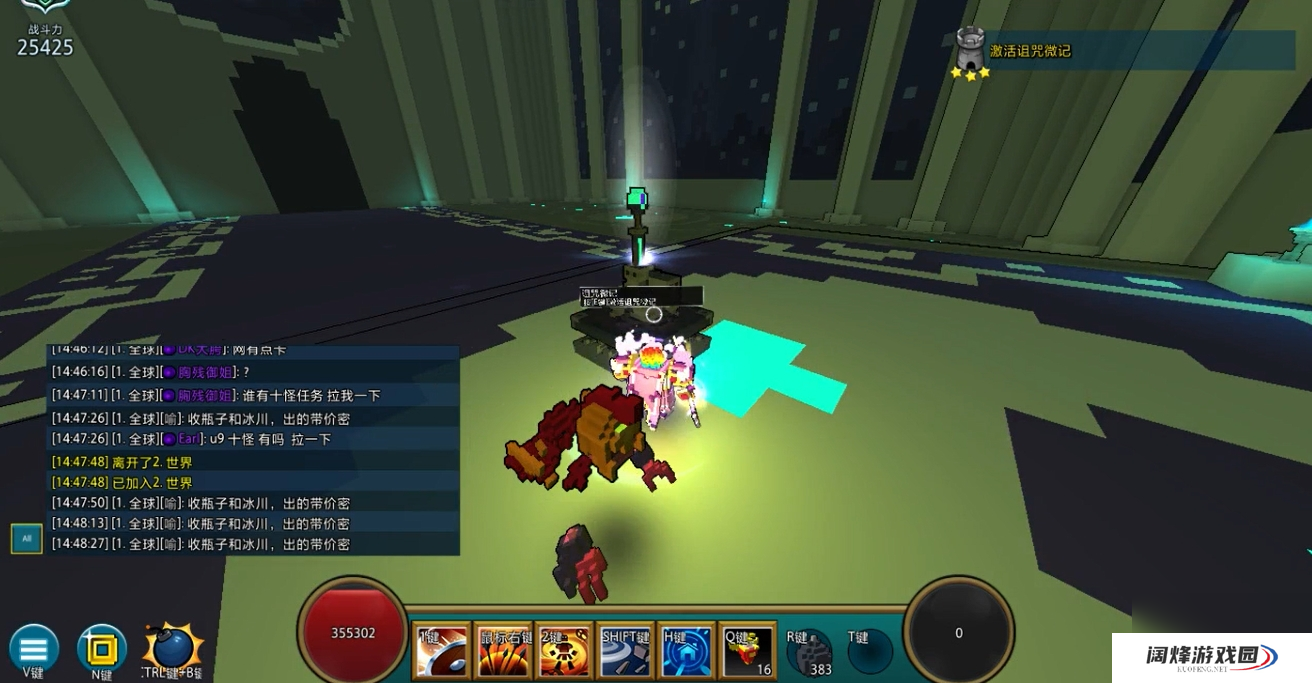Activate the skill bound to key 2

point(565,652)
